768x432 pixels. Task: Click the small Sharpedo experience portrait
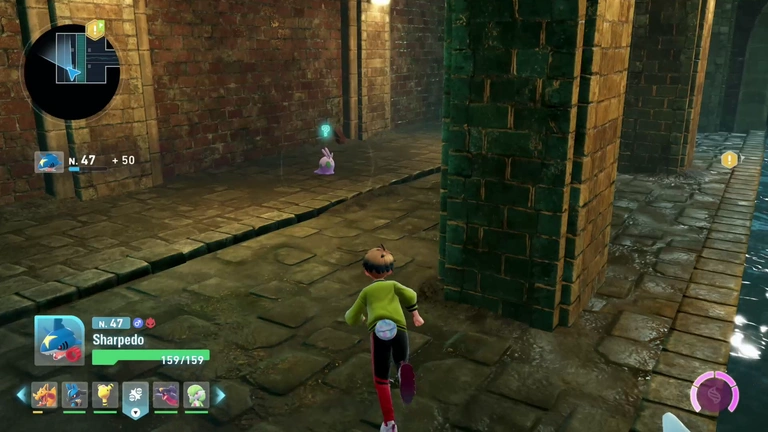click(49, 161)
